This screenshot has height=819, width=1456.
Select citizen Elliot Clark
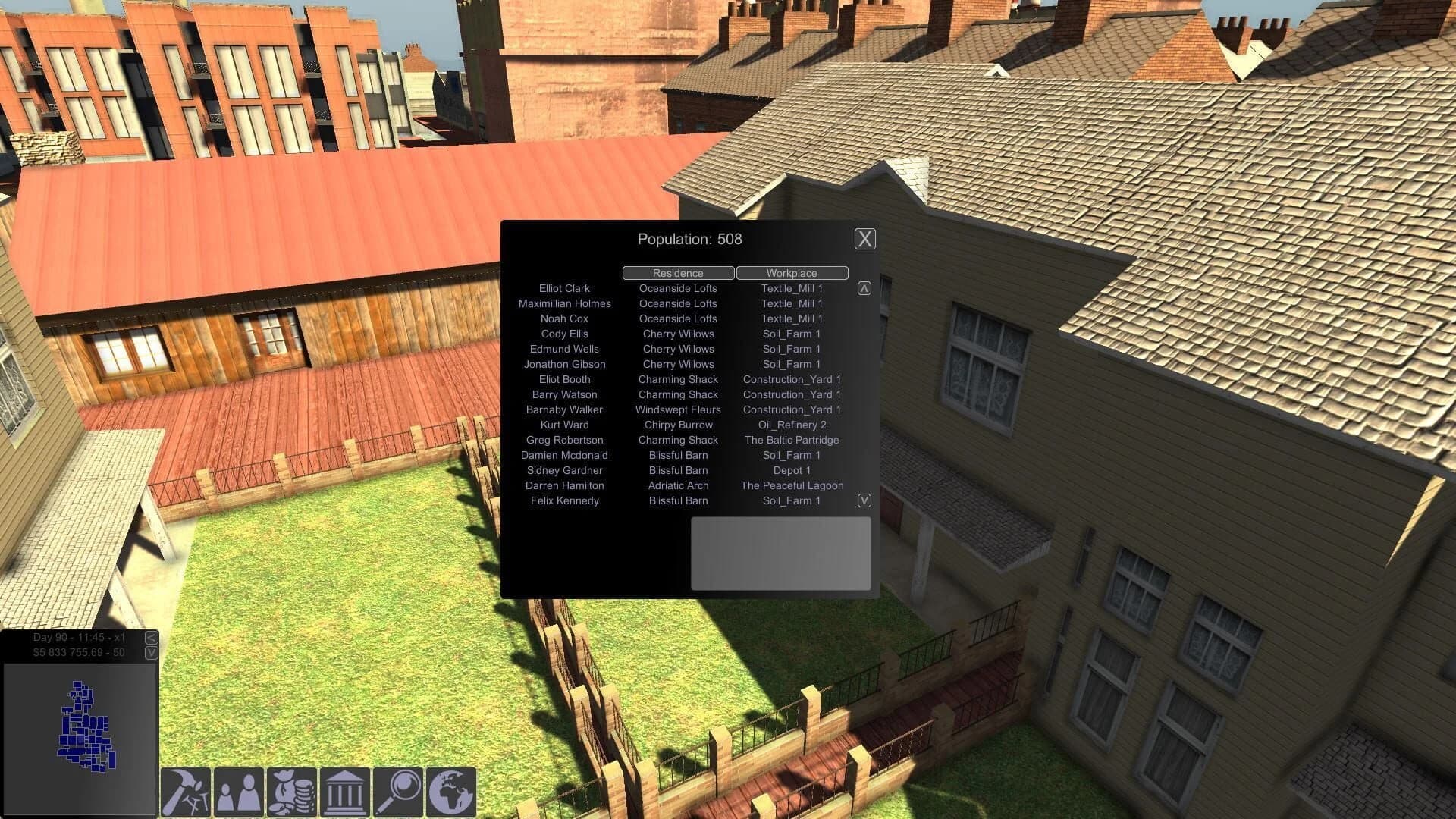point(563,288)
